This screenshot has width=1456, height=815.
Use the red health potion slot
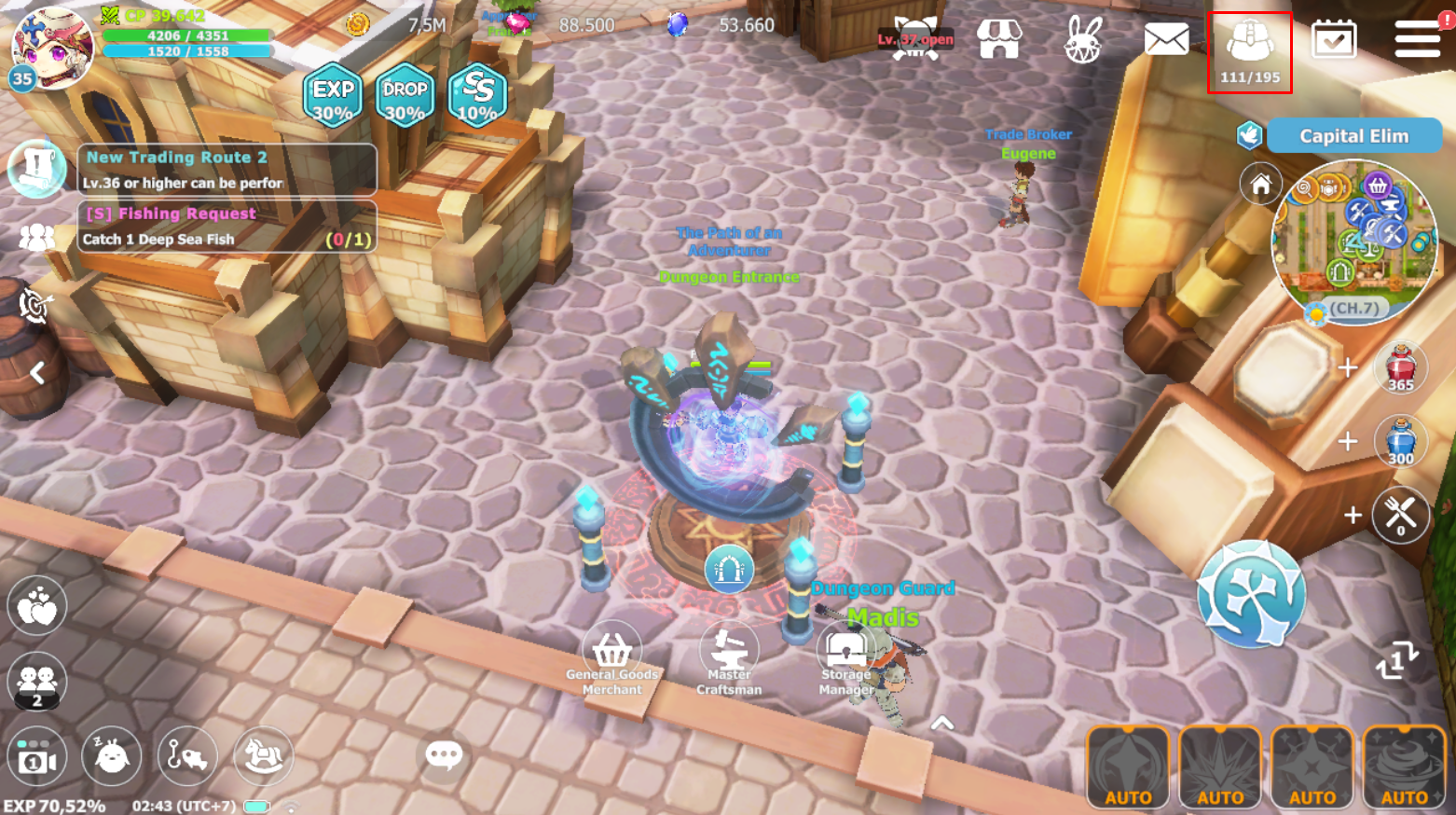(x=1400, y=367)
